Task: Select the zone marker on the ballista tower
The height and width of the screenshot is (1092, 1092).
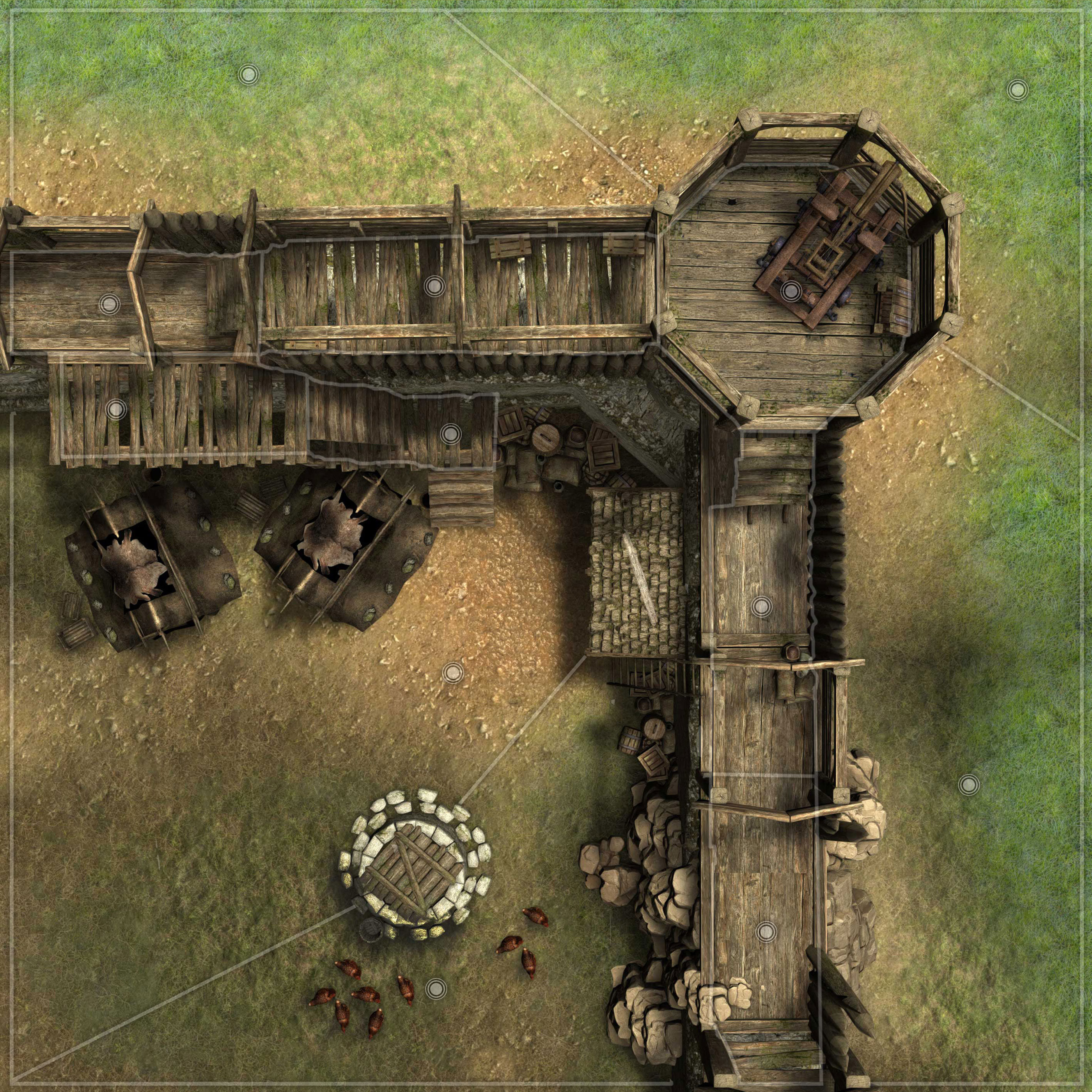Action: pyautogui.click(x=790, y=291)
